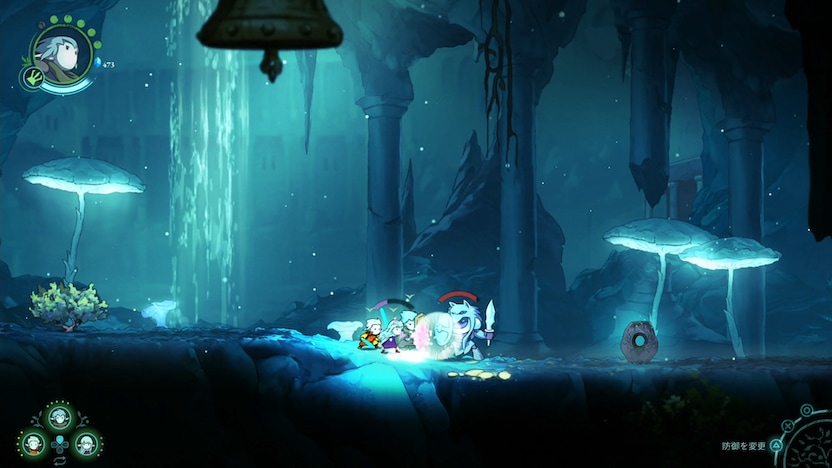
Task: Select the blue-haired party member portrait
Action: tap(58, 415)
